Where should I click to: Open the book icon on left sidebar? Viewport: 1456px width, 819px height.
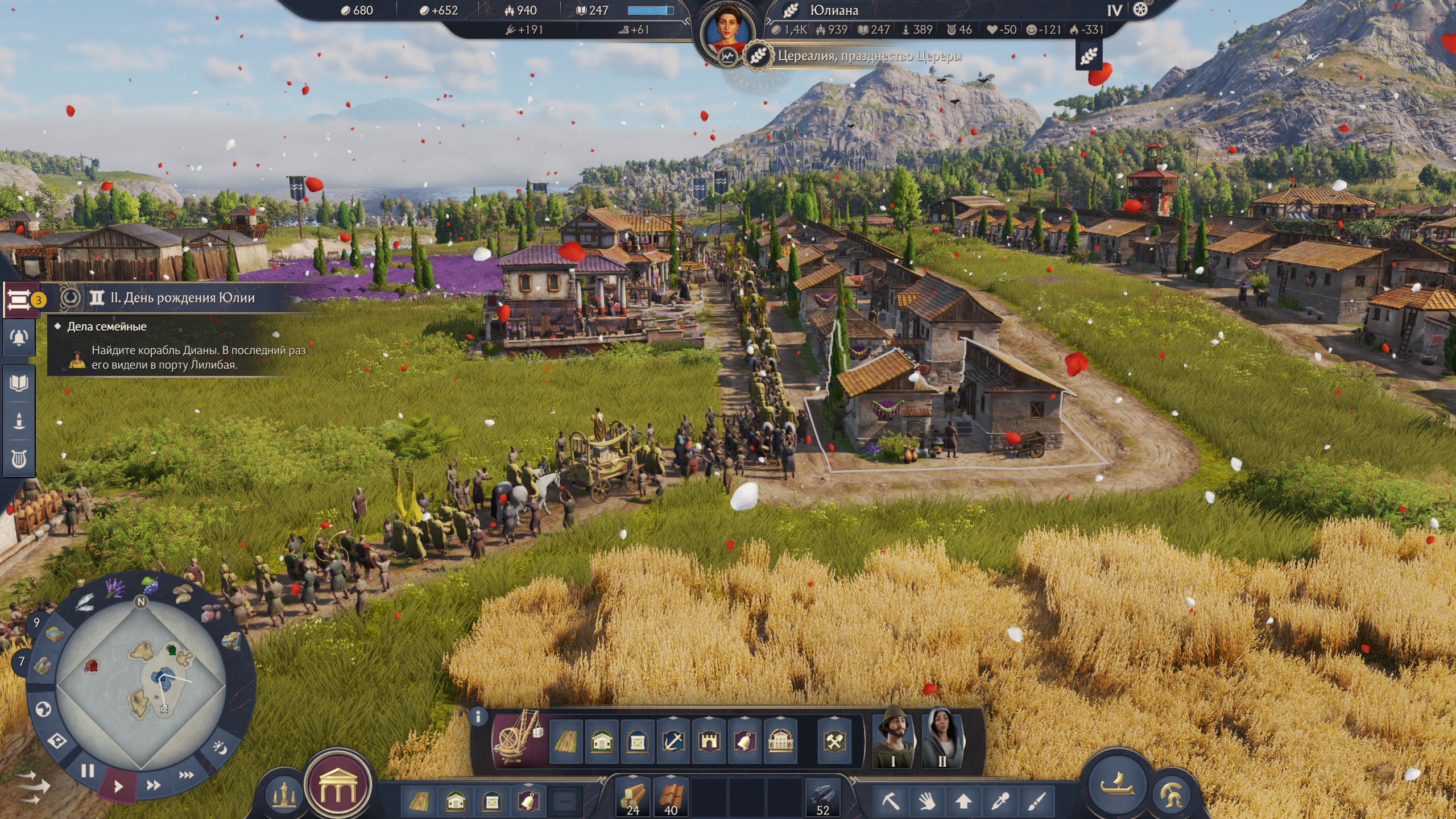(x=19, y=383)
